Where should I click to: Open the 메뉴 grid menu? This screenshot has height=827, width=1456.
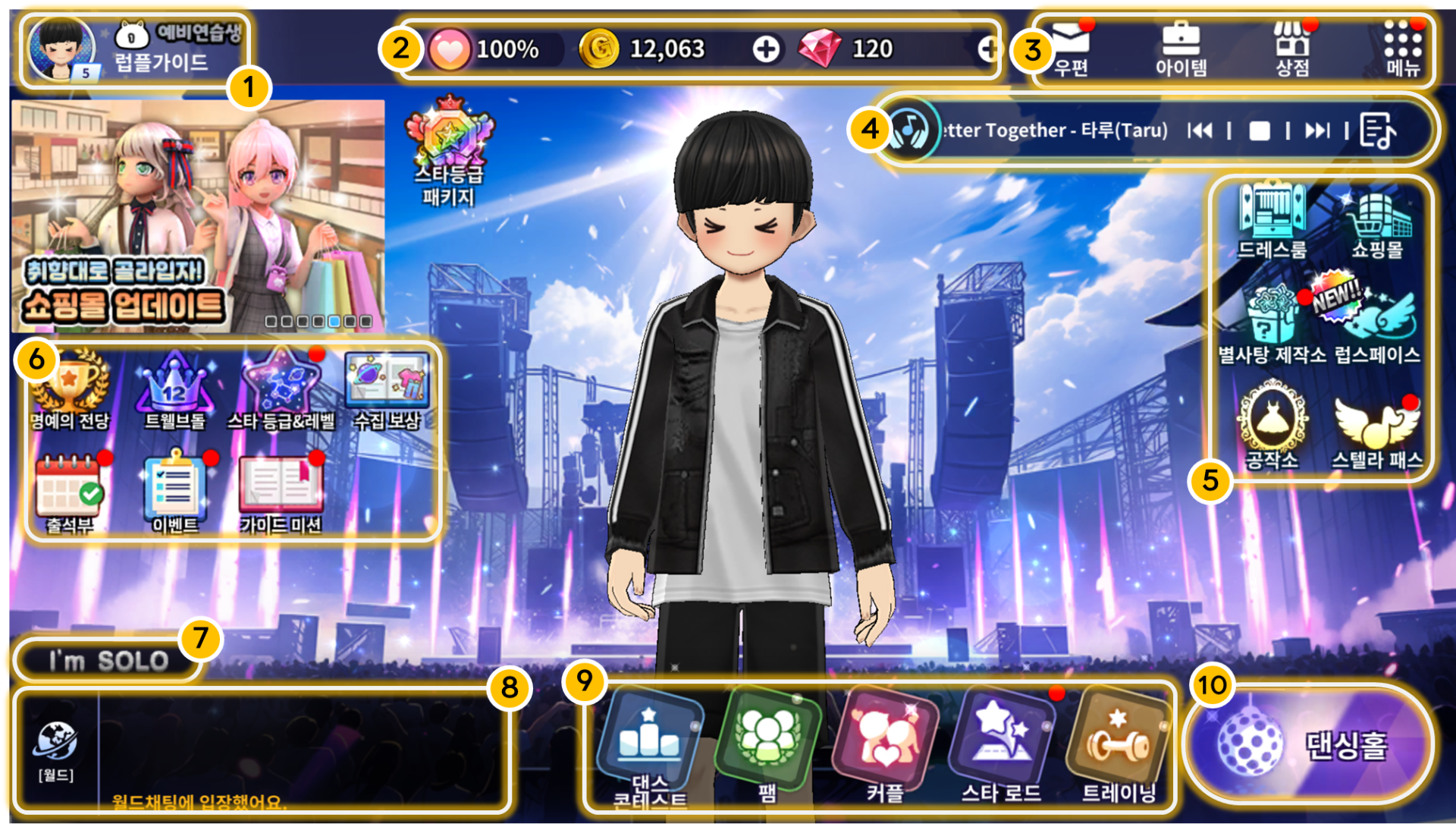[x=1402, y=47]
